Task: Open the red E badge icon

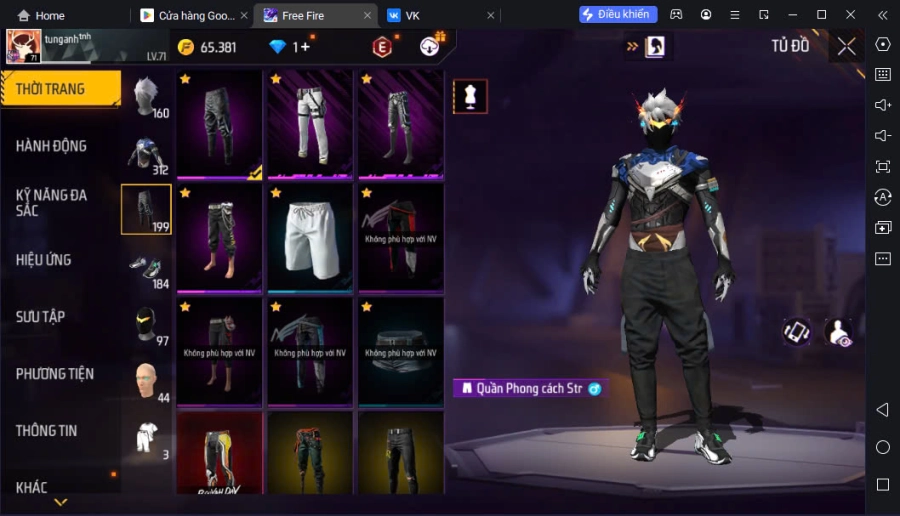Action: pos(382,47)
